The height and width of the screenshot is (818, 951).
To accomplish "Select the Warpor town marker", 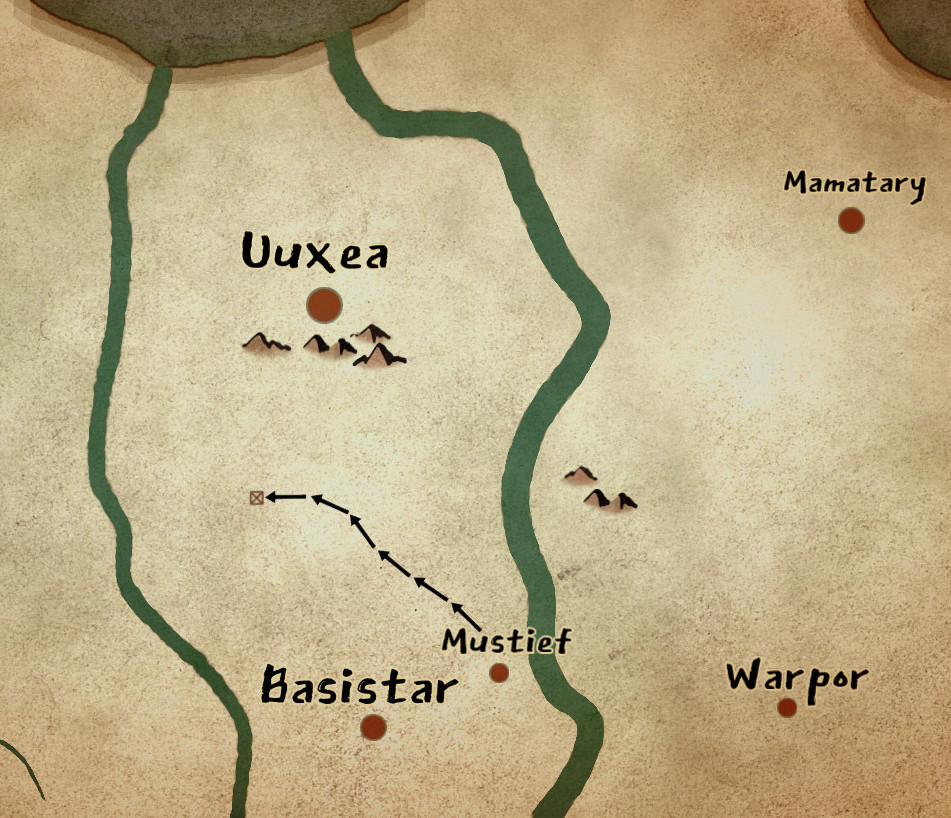I will click(787, 708).
